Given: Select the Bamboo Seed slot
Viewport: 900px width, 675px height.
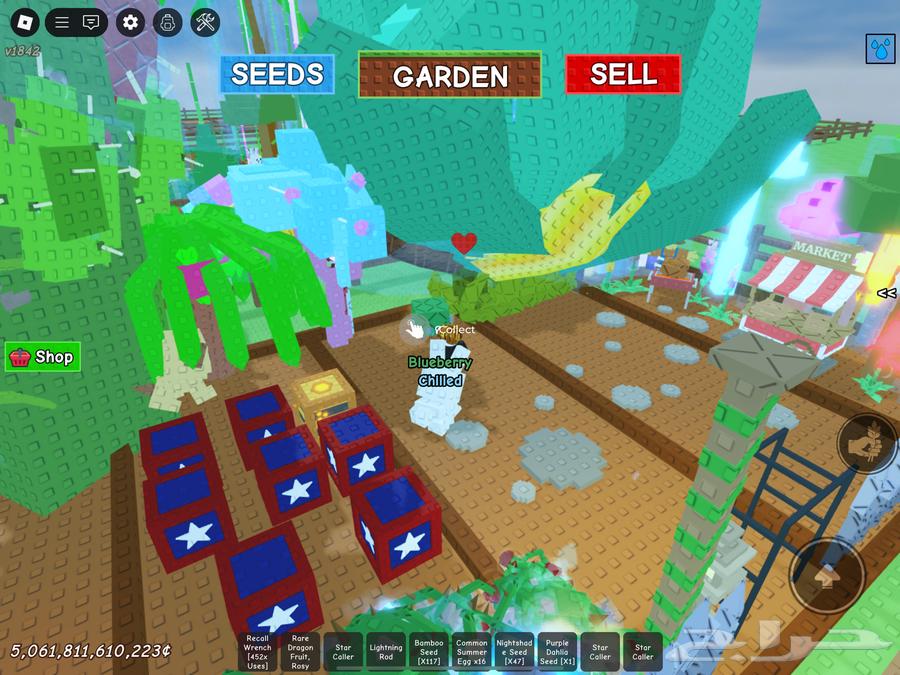Looking at the screenshot, I should [429, 651].
